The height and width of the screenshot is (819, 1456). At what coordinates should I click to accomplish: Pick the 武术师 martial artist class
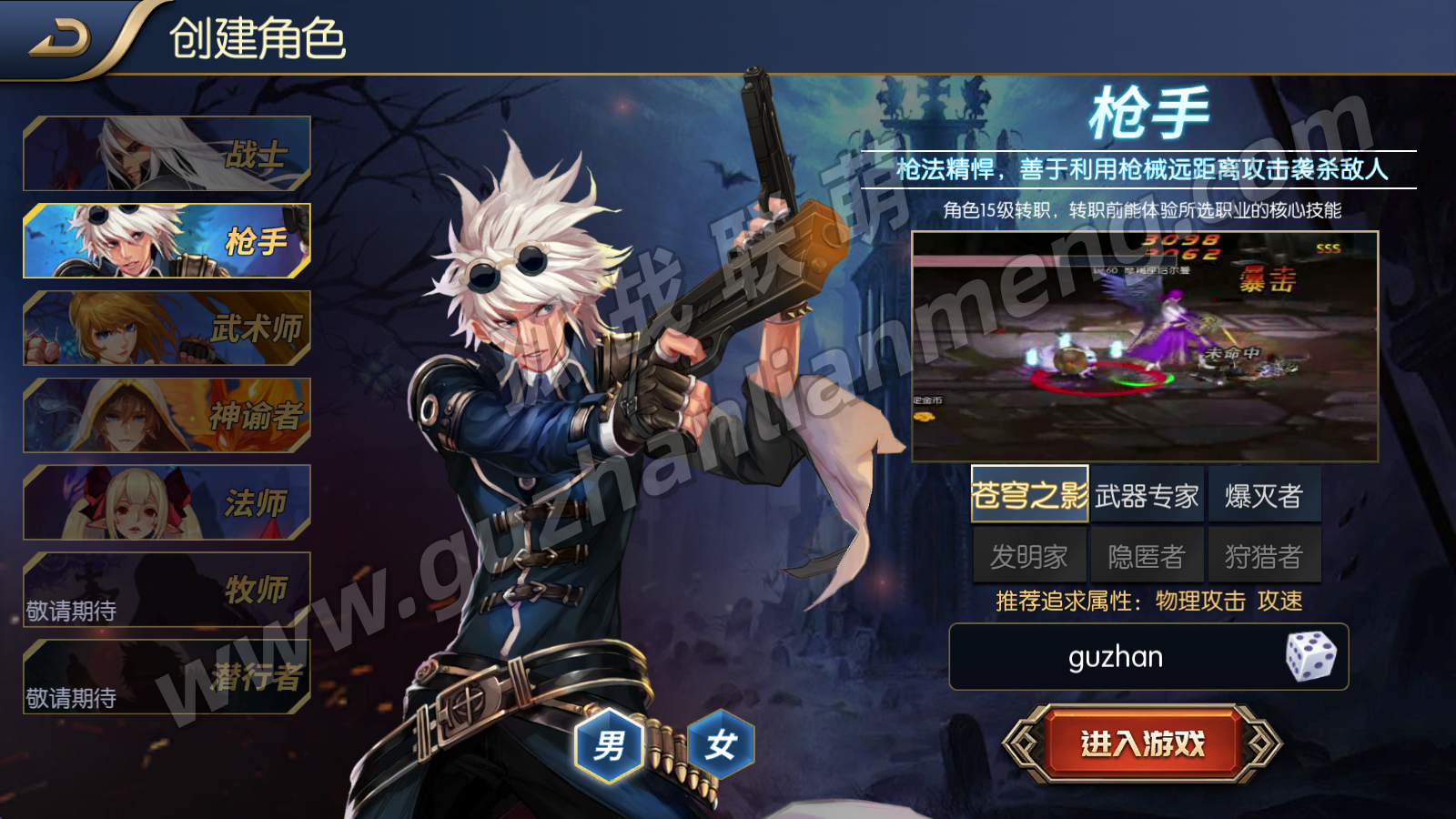(x=167, y=329)
